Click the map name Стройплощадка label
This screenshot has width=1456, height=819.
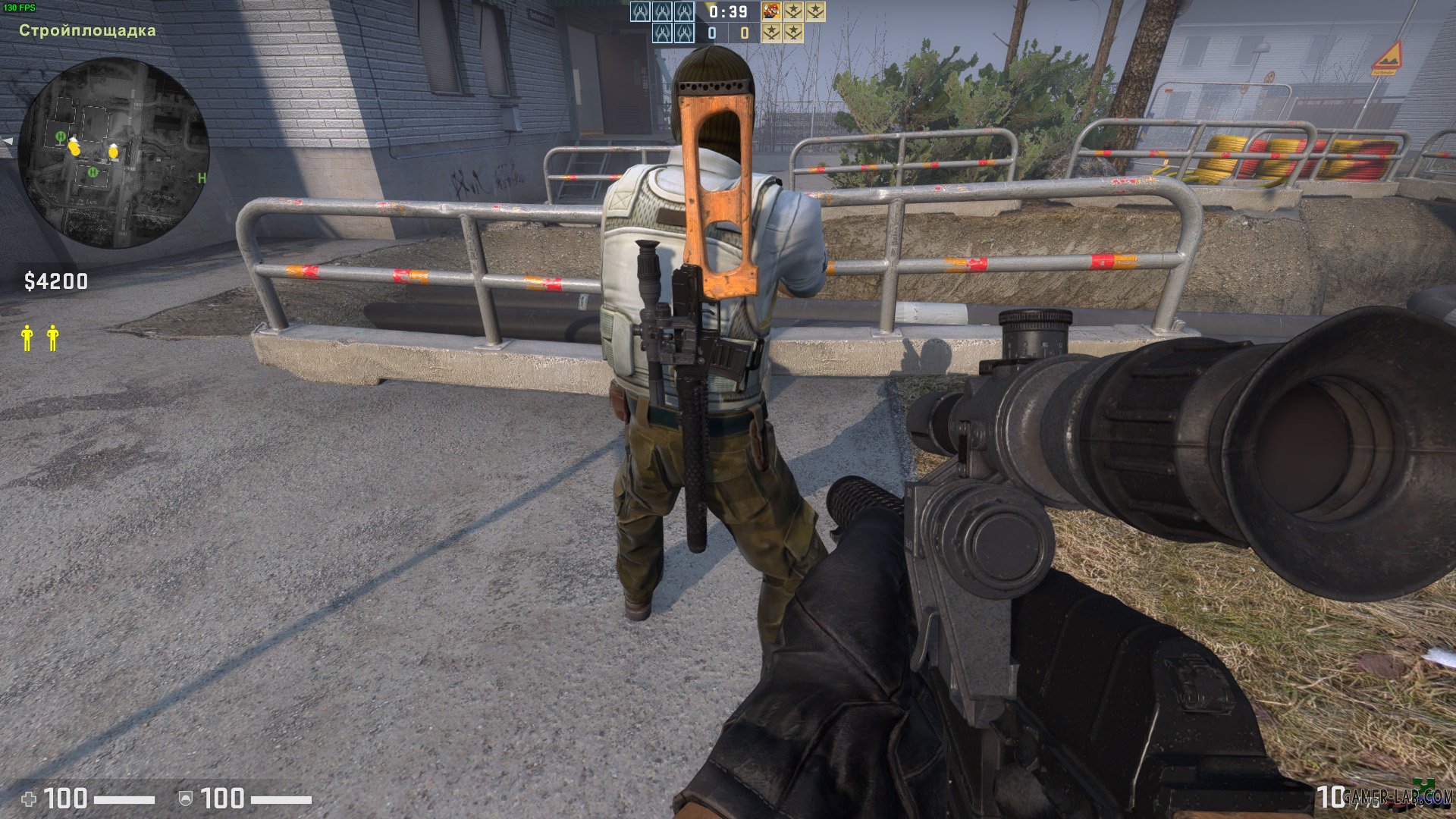coord(87,30)
